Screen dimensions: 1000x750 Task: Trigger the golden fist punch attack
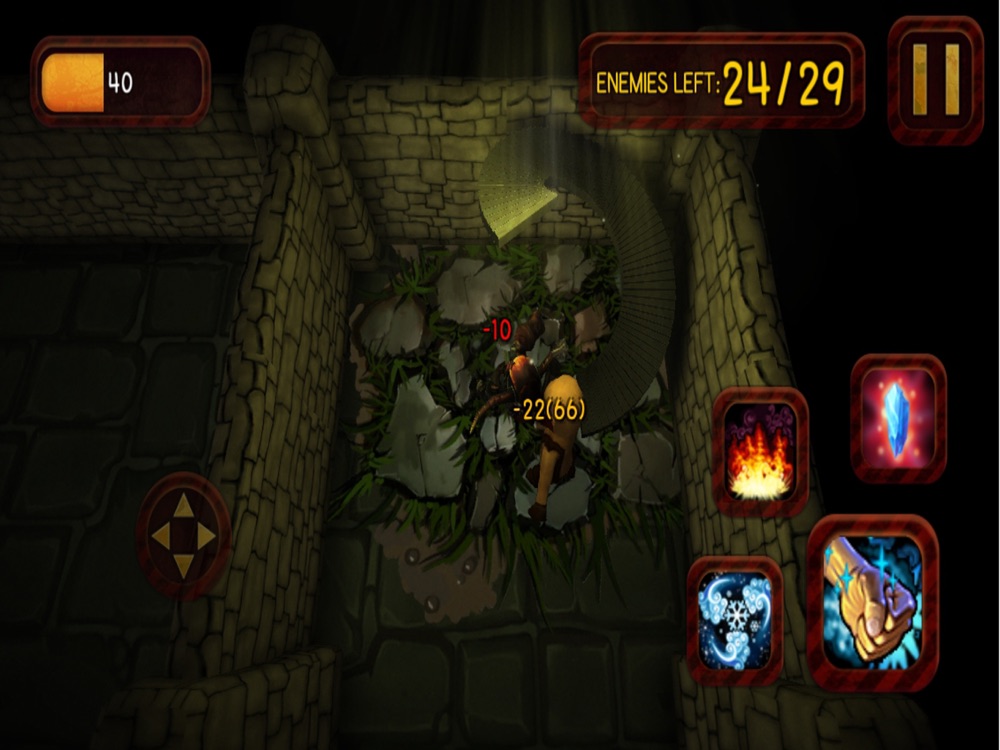coord(872,602)
